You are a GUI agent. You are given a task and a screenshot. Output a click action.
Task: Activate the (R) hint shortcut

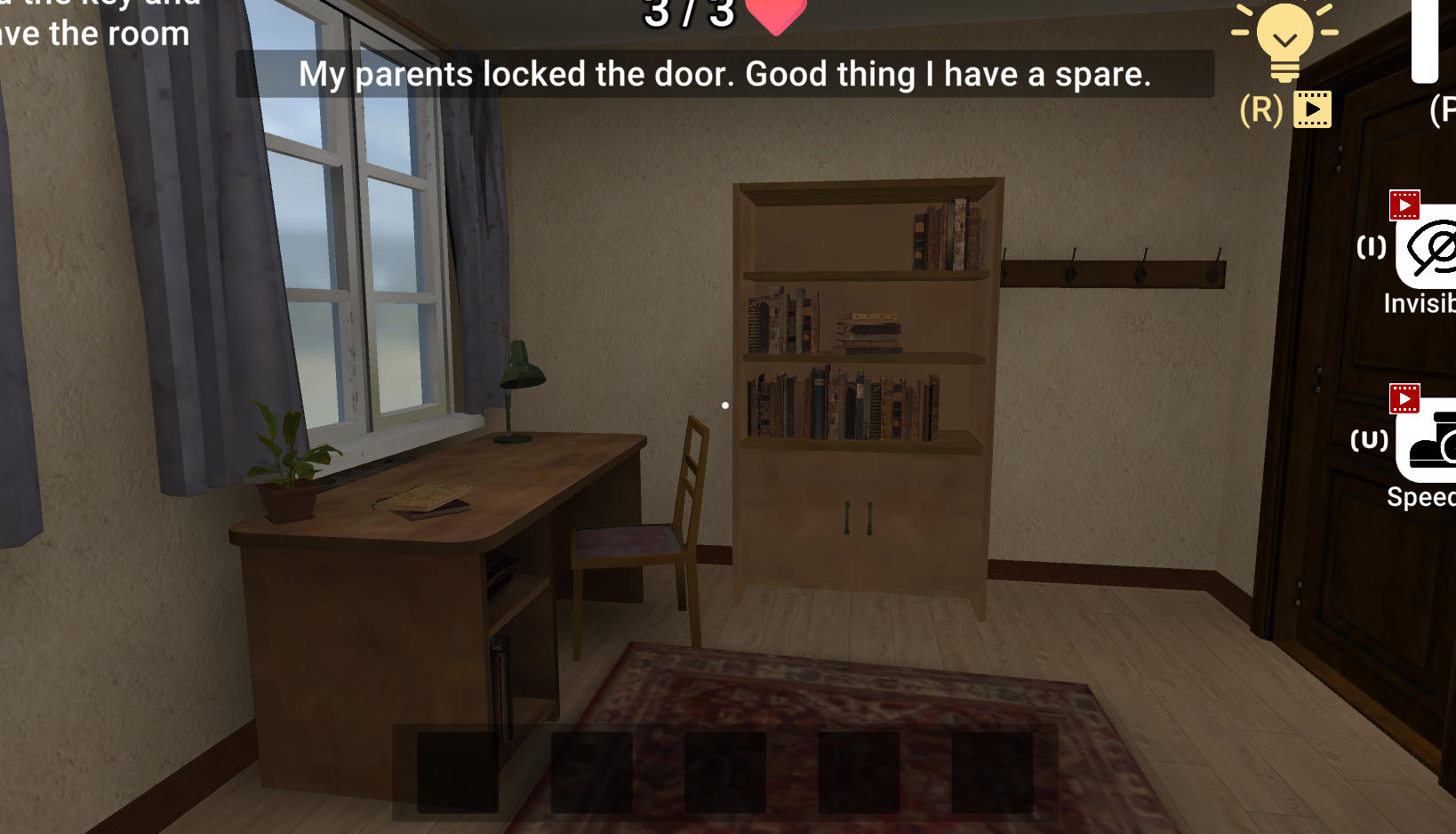click(1260, 109)
